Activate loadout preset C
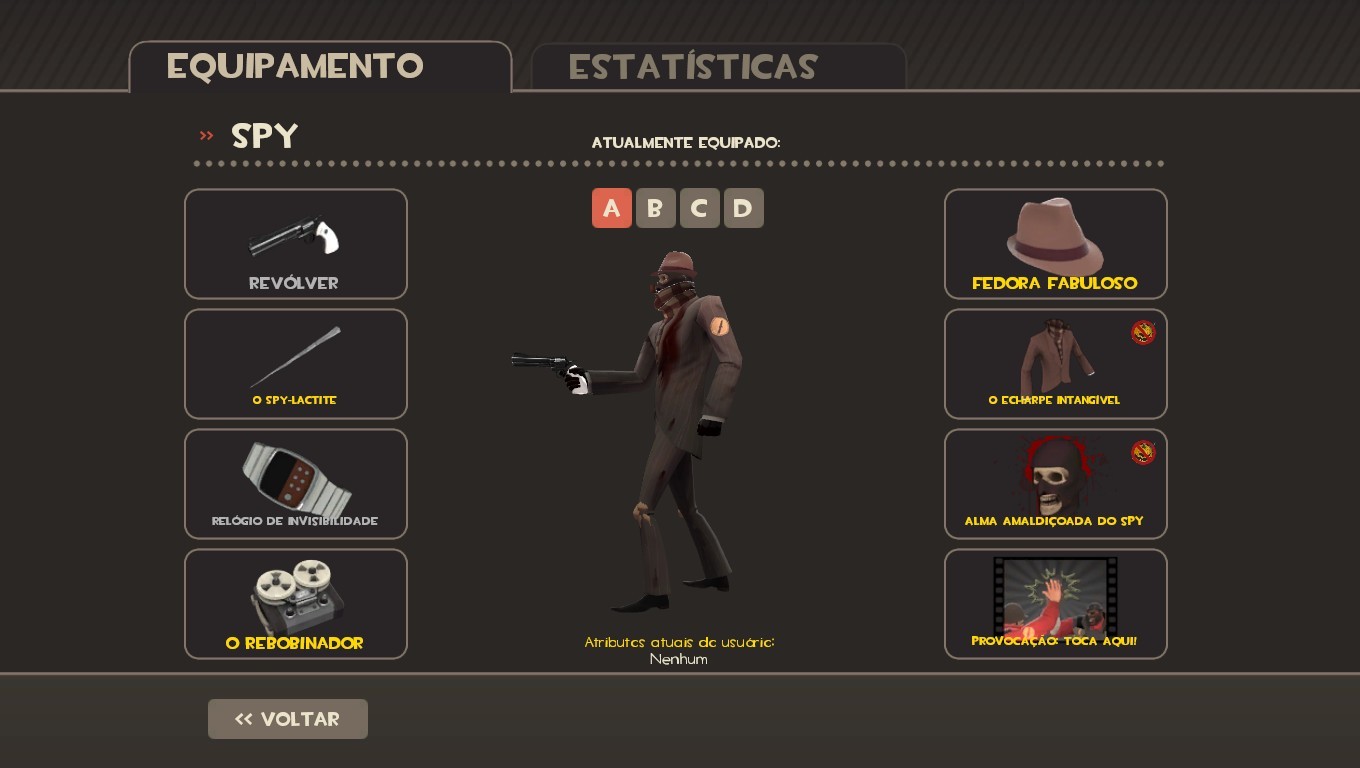This screenshot has width=1360, height=768. (x=700, y=208)
